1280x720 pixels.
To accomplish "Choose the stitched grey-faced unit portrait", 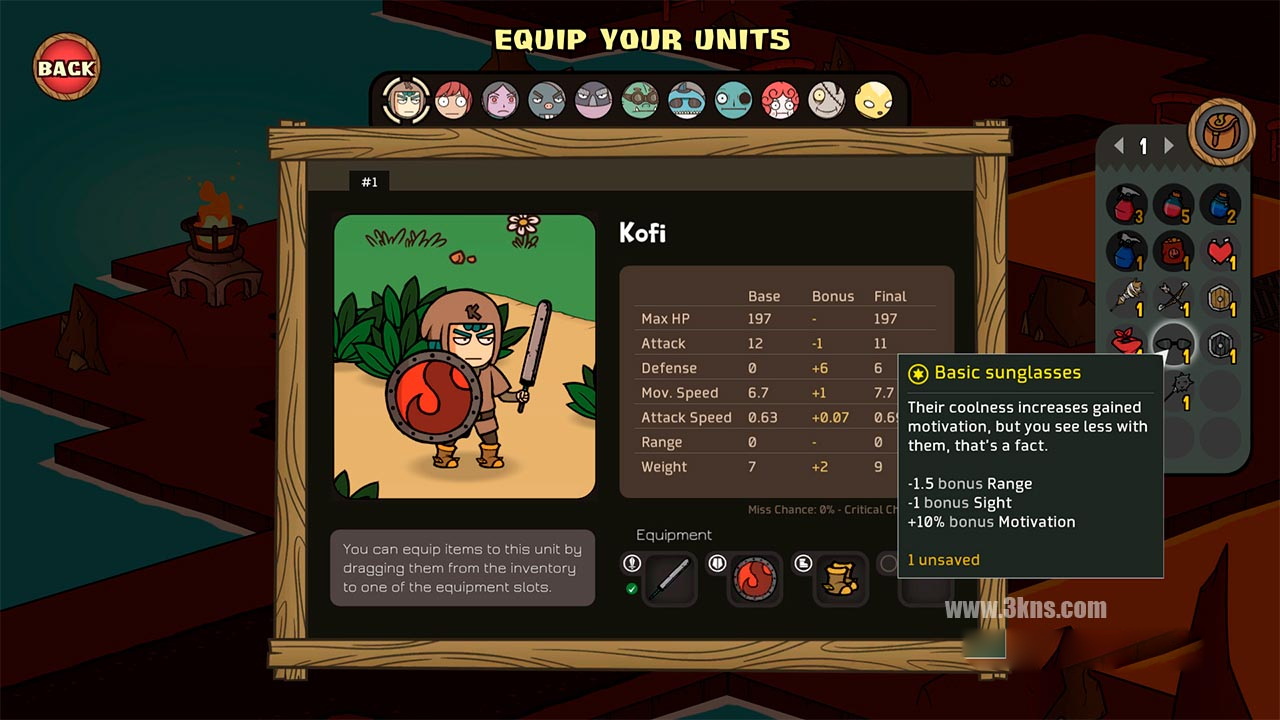I will pyautogui.click(x=826, y=100).
